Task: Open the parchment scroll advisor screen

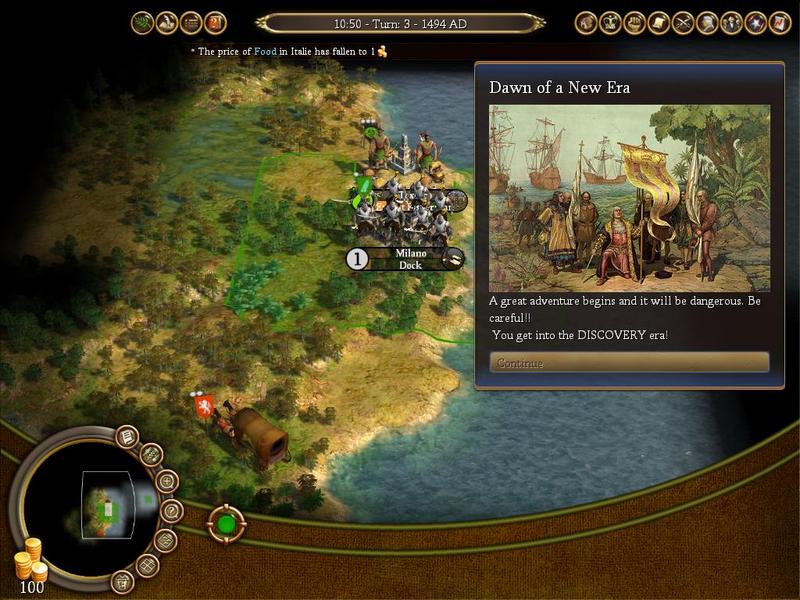Action: tap(659, 21)
